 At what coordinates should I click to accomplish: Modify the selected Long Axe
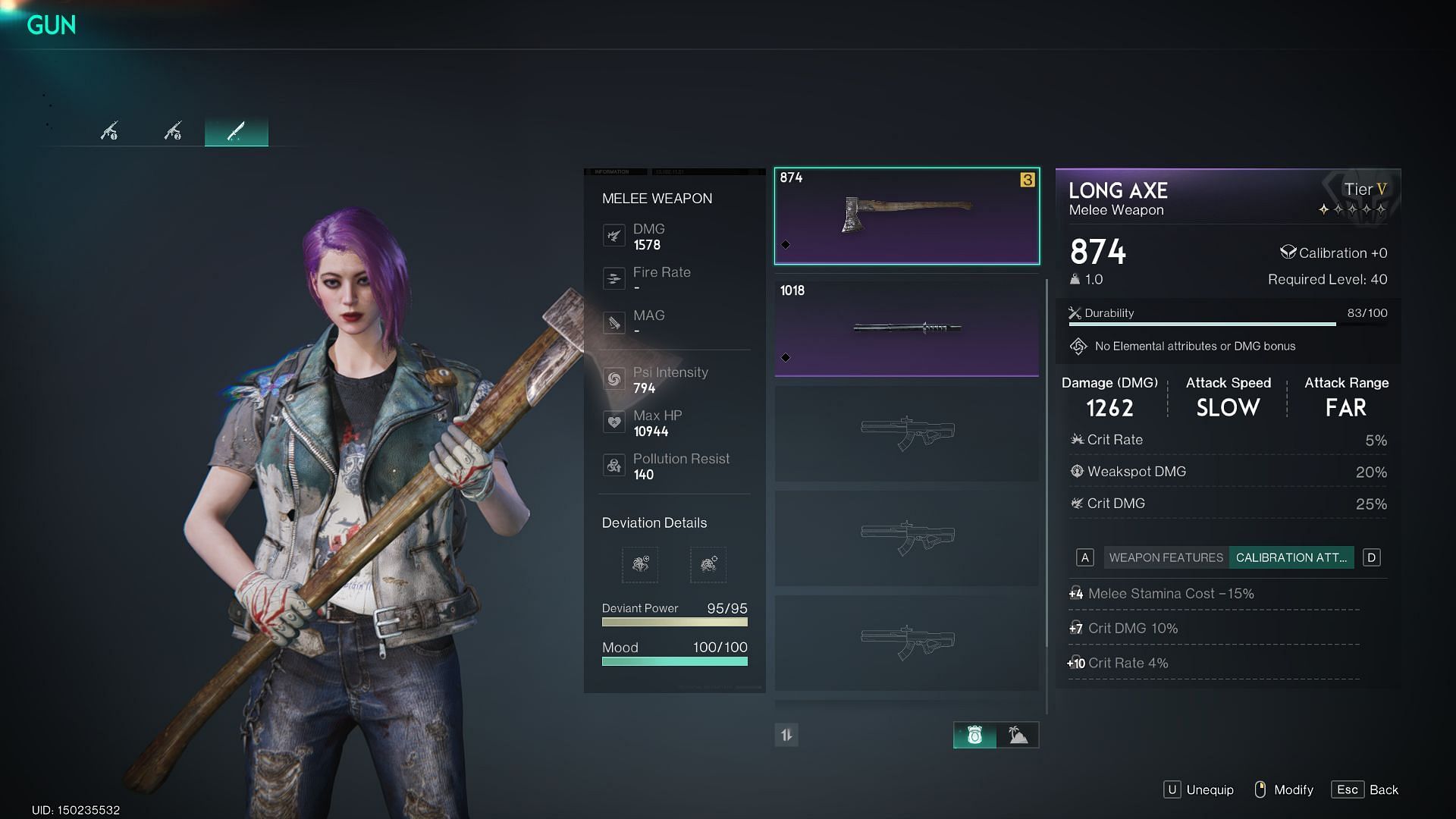(1283, 790)
